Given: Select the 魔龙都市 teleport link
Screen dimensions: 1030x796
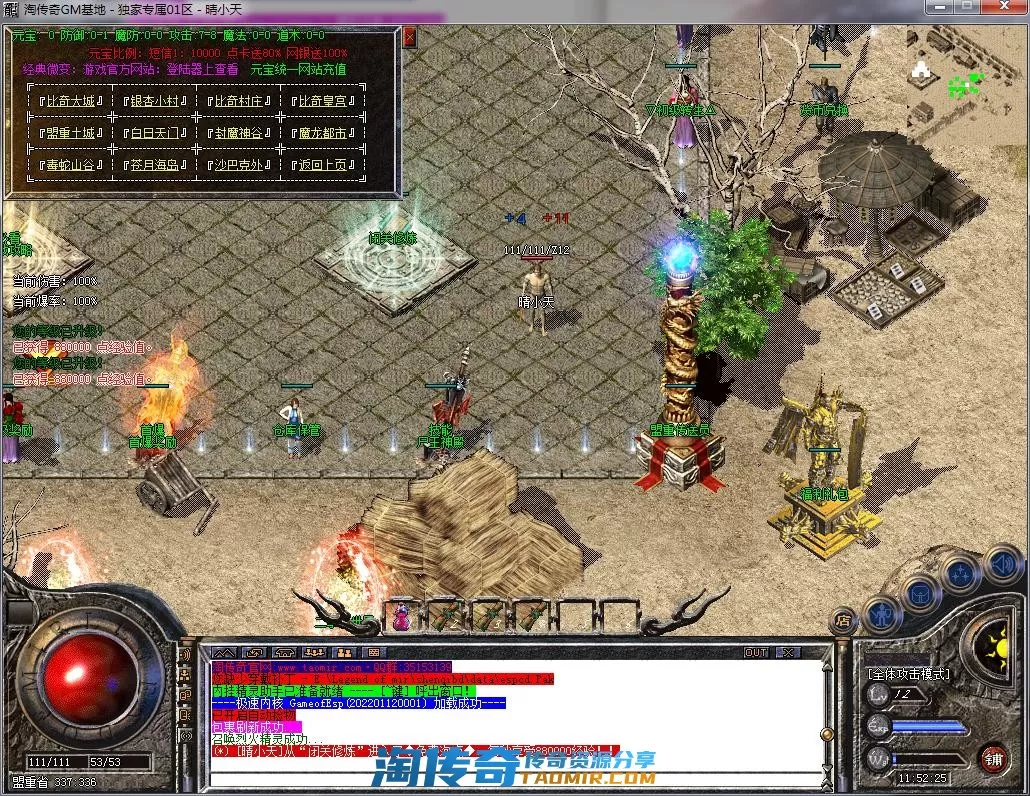Looking at the screenshot, I should (x=322, y=133).
